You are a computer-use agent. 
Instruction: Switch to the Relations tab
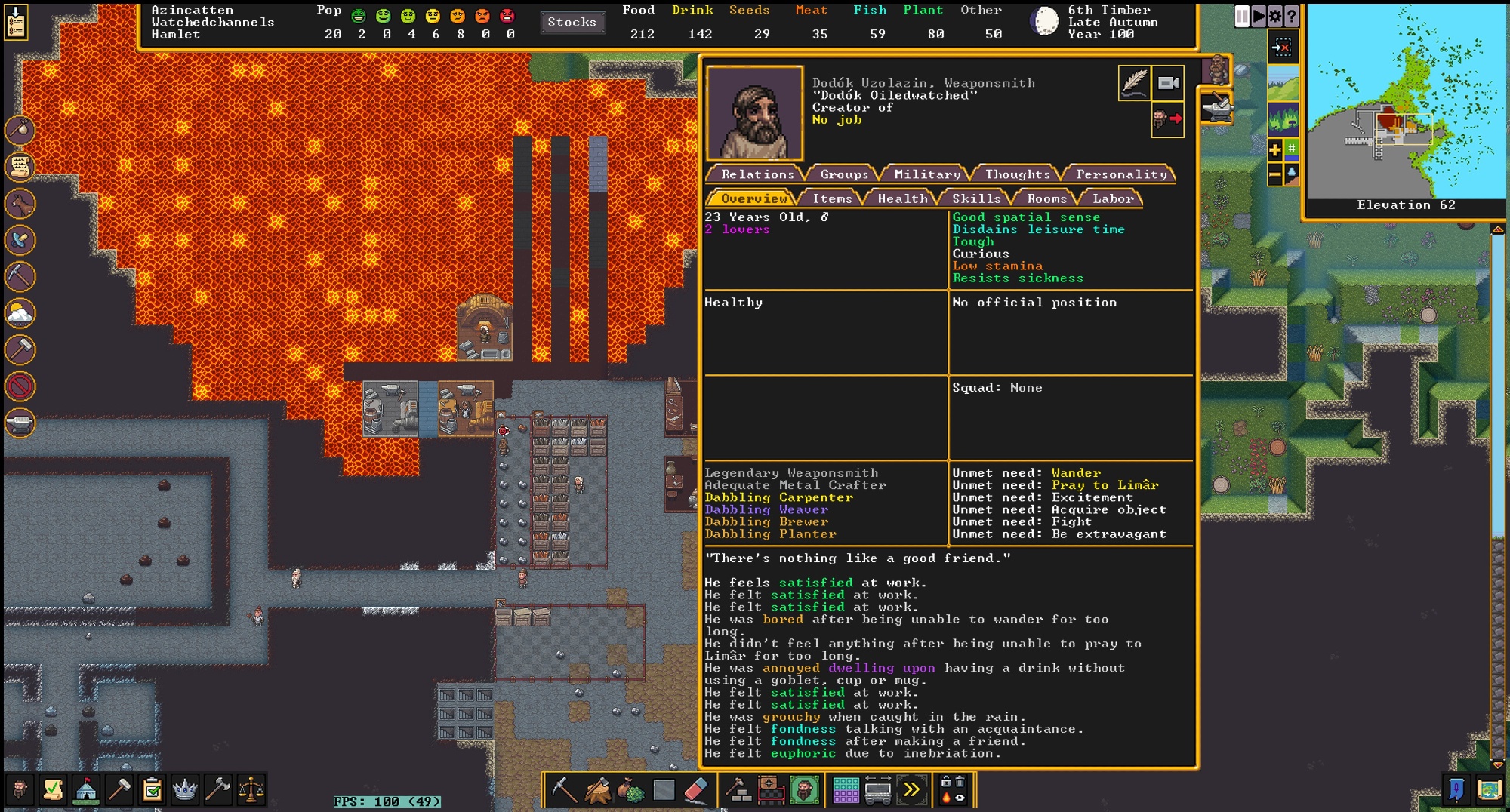756,174
